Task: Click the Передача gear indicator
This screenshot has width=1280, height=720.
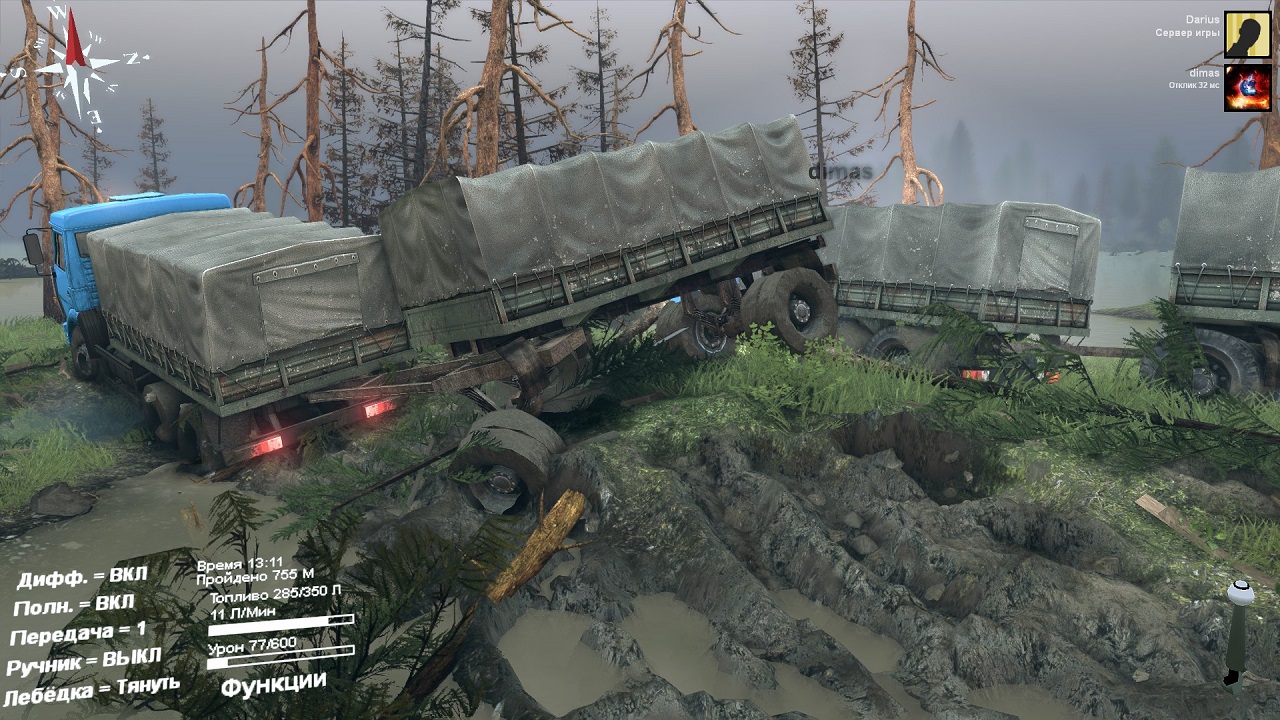Action: (78, 634)
